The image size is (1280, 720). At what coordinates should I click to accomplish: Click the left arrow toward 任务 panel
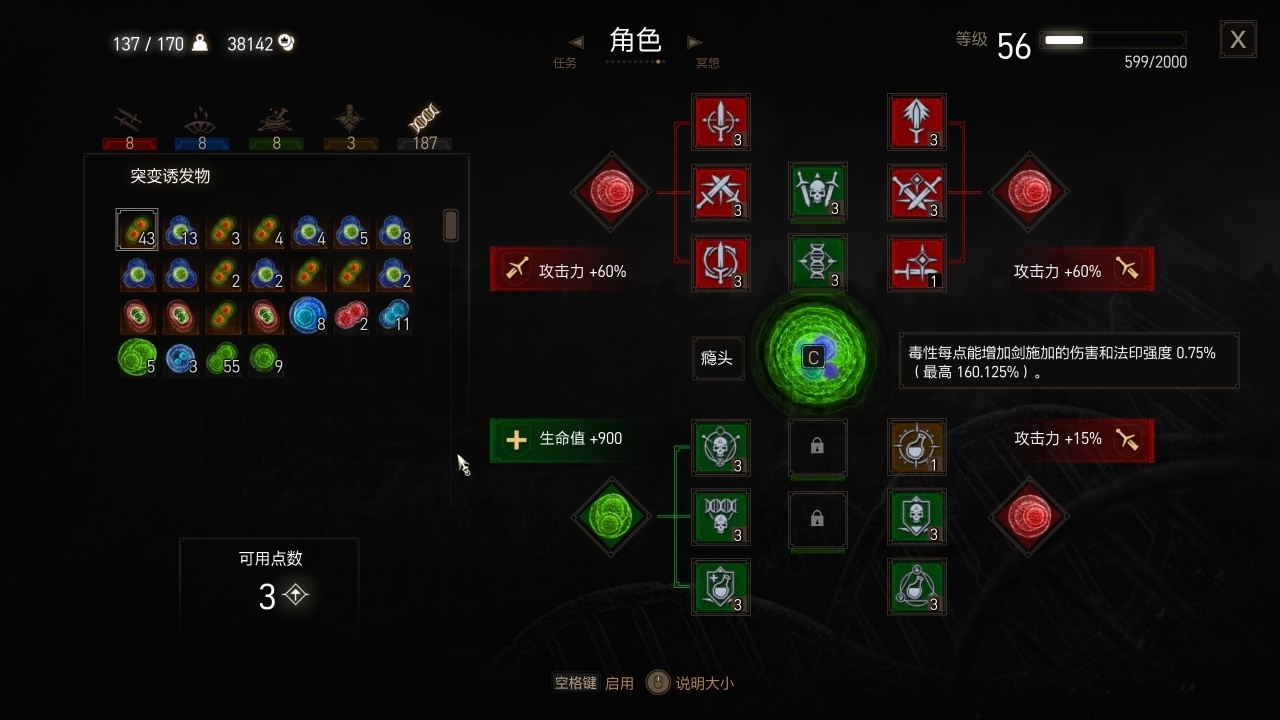coord(576,42)
